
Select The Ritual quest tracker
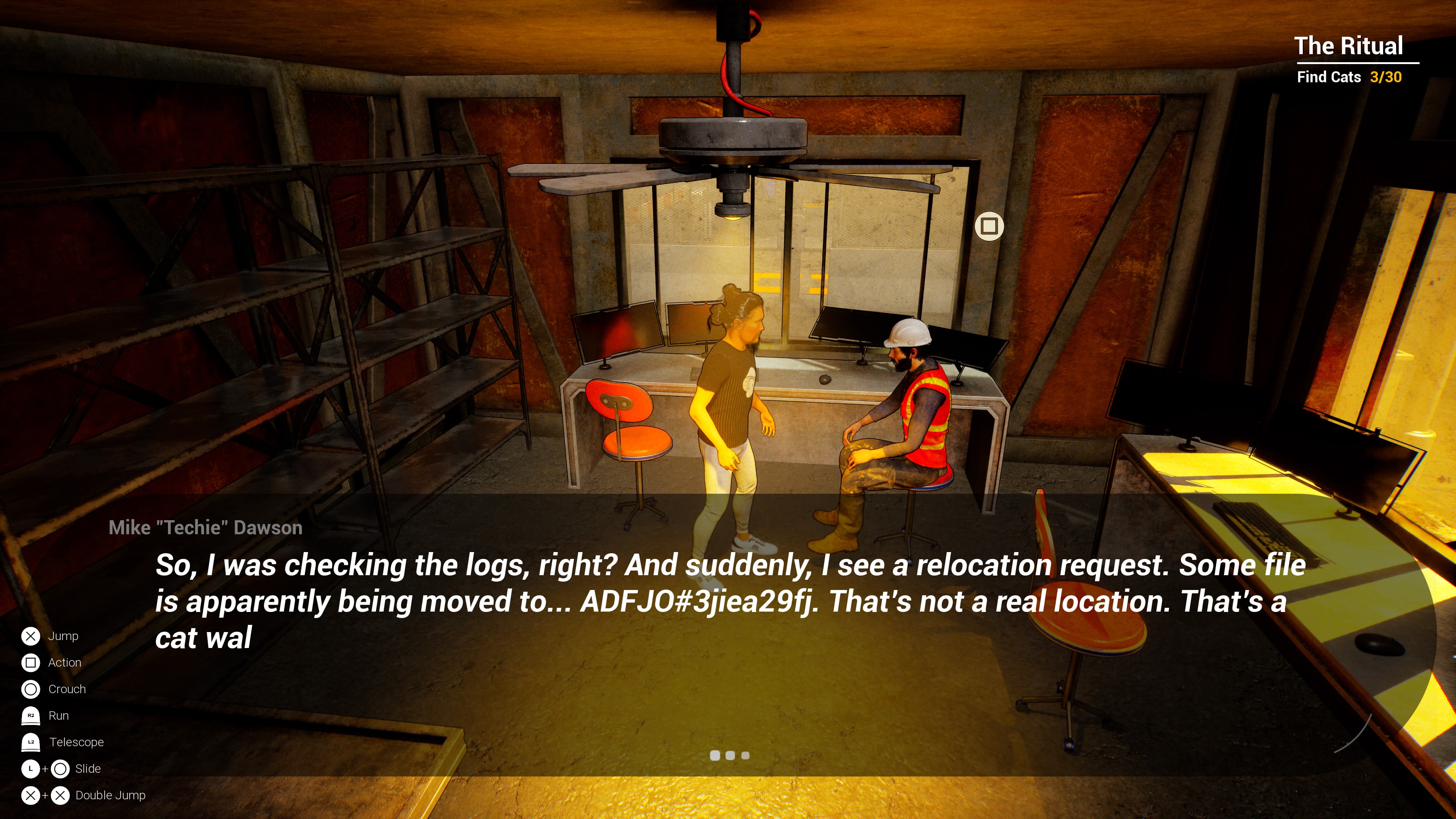[1349, 46]
